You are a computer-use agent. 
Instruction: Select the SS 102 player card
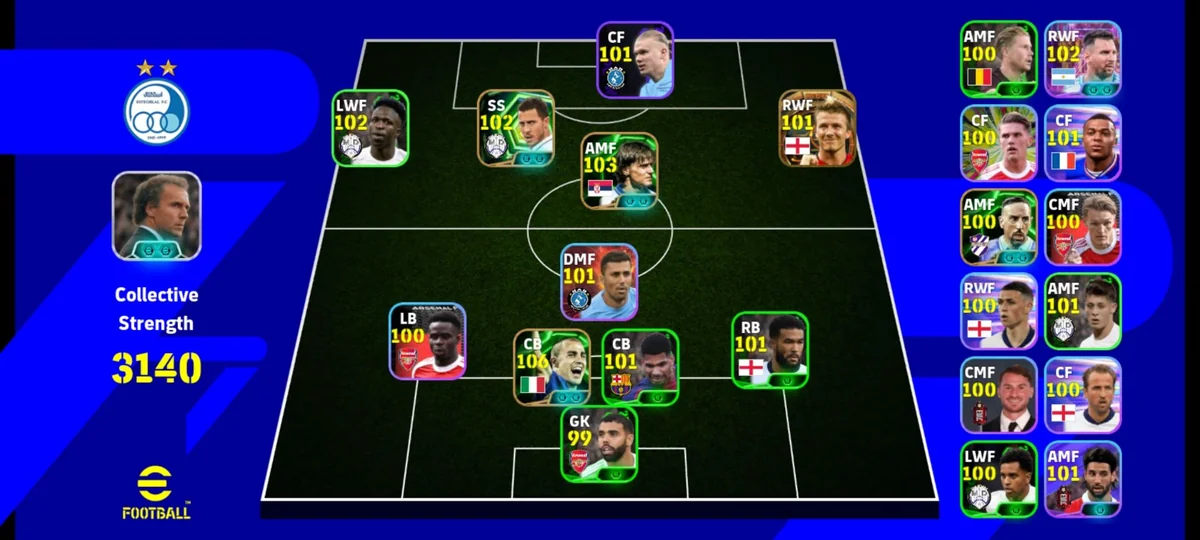pyautogui.click(x=516, y=127)
